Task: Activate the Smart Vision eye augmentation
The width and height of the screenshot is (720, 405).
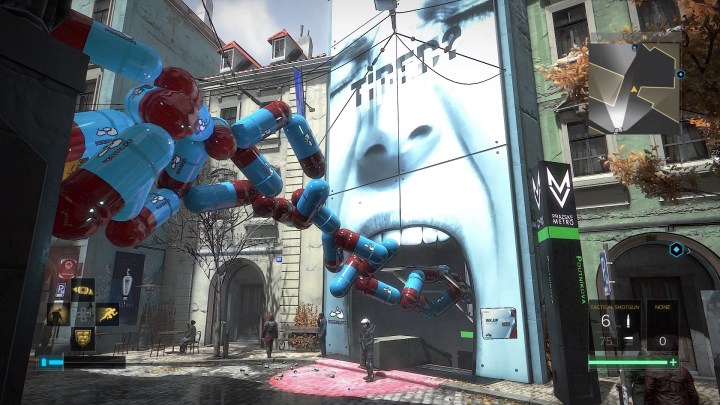Action: (82, 291)
